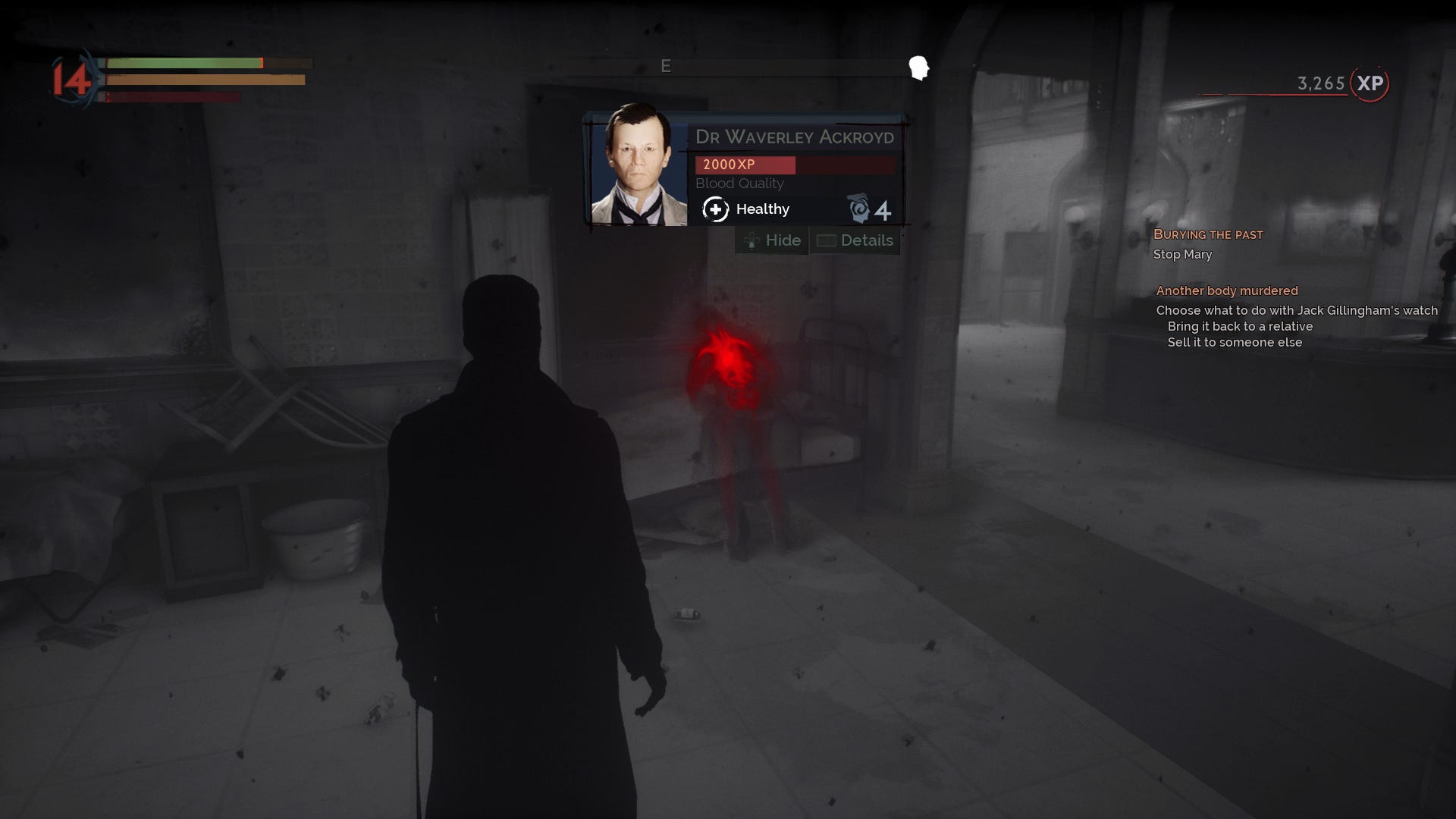Select Dr Waverley Ackroyd's name label

click(x=795, y=137)
